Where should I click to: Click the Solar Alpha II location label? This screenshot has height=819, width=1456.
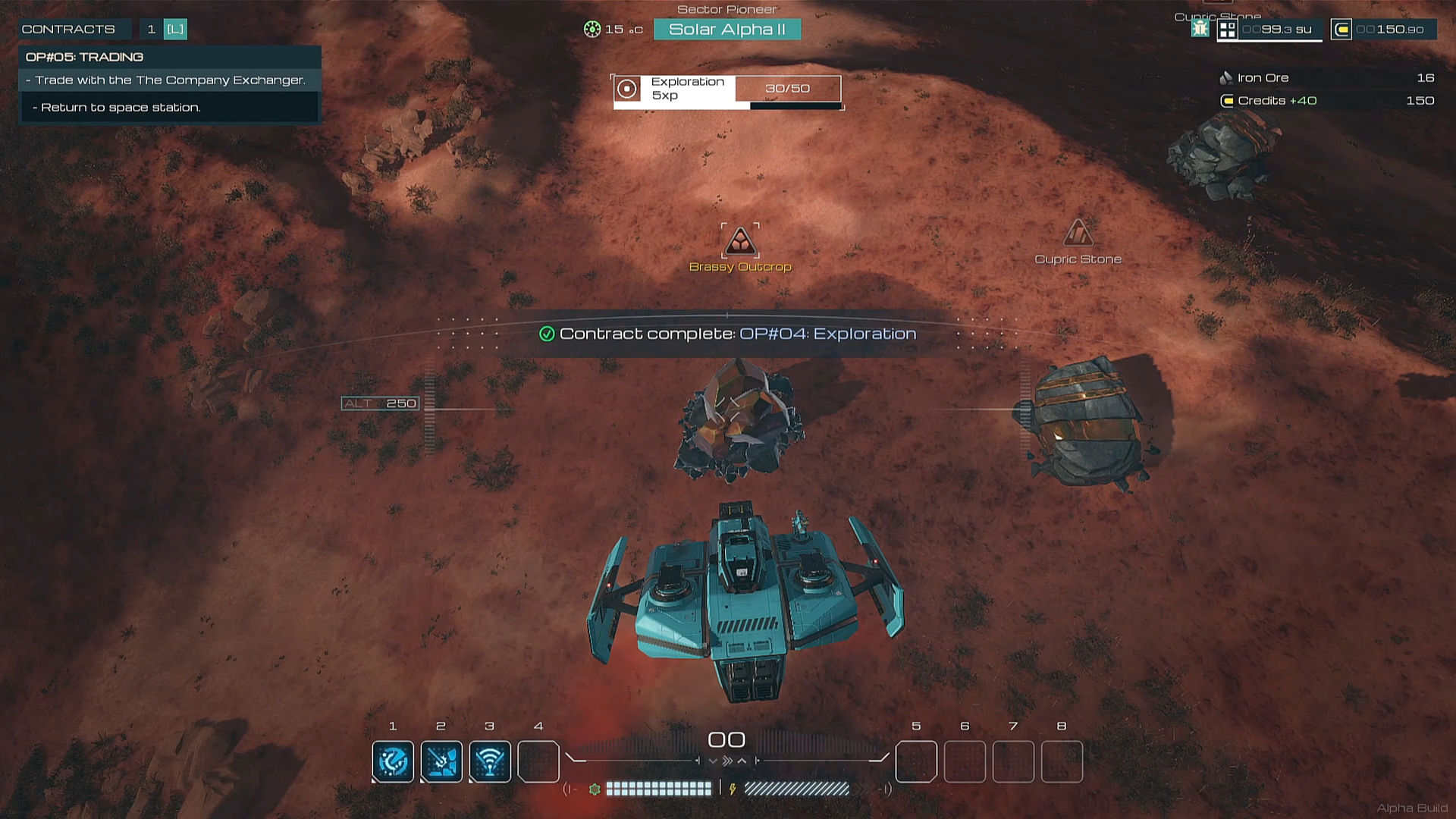(x=726, y=30)
